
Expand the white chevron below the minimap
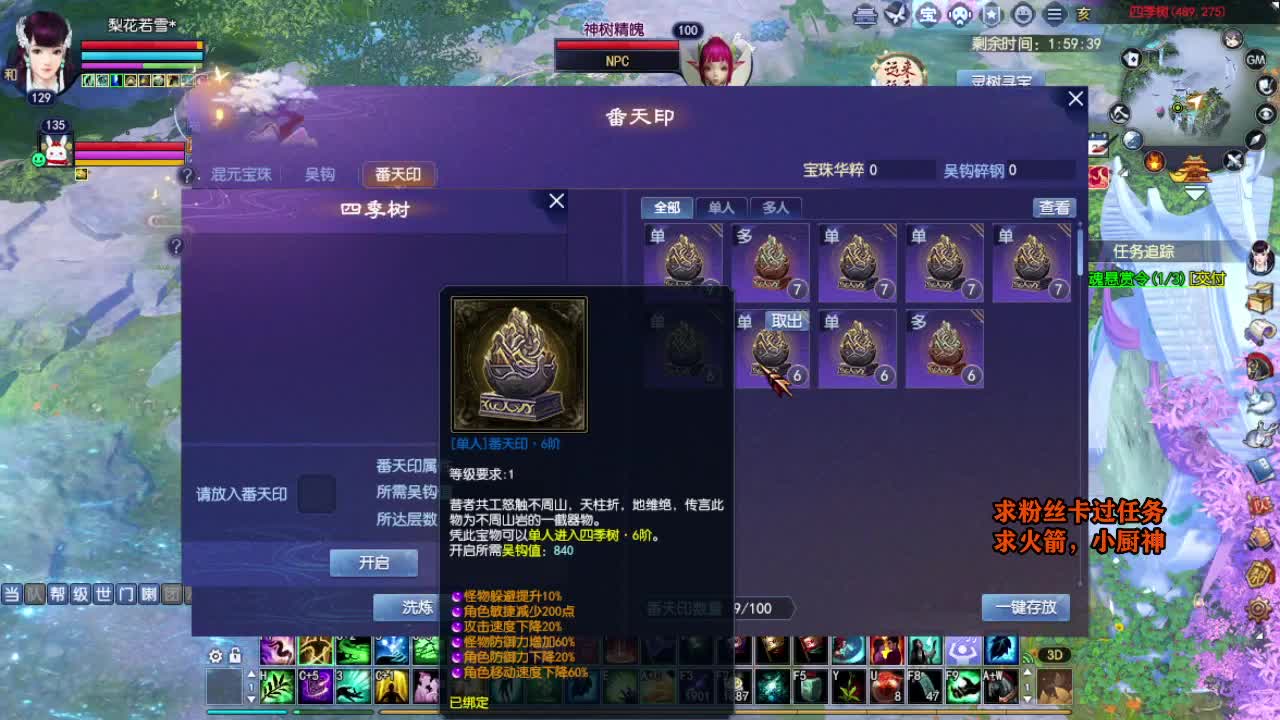[1196, 192]
